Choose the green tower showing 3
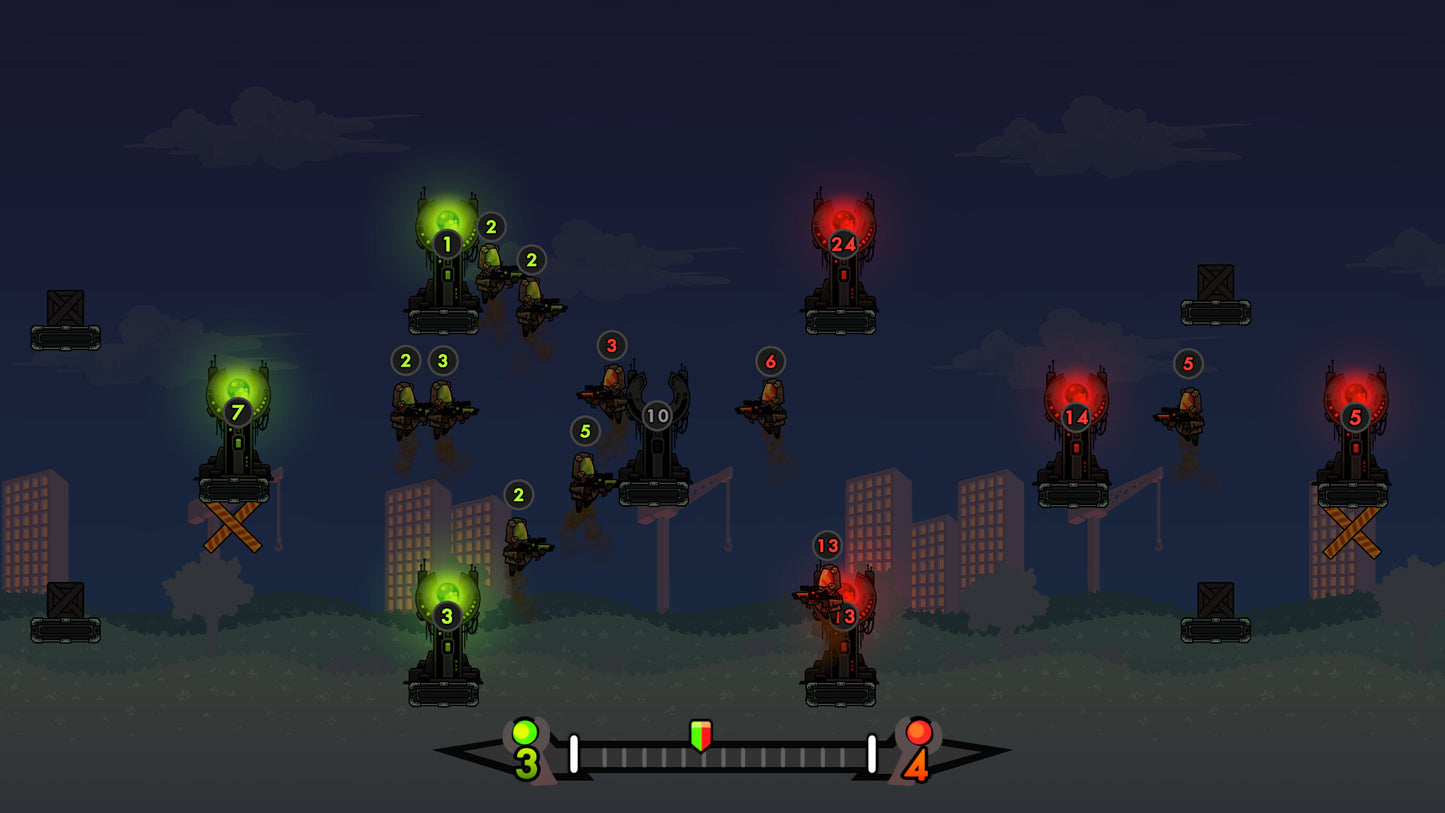Image resolution: width=1445 pixels, height=813 pixels. pos(446,634)
